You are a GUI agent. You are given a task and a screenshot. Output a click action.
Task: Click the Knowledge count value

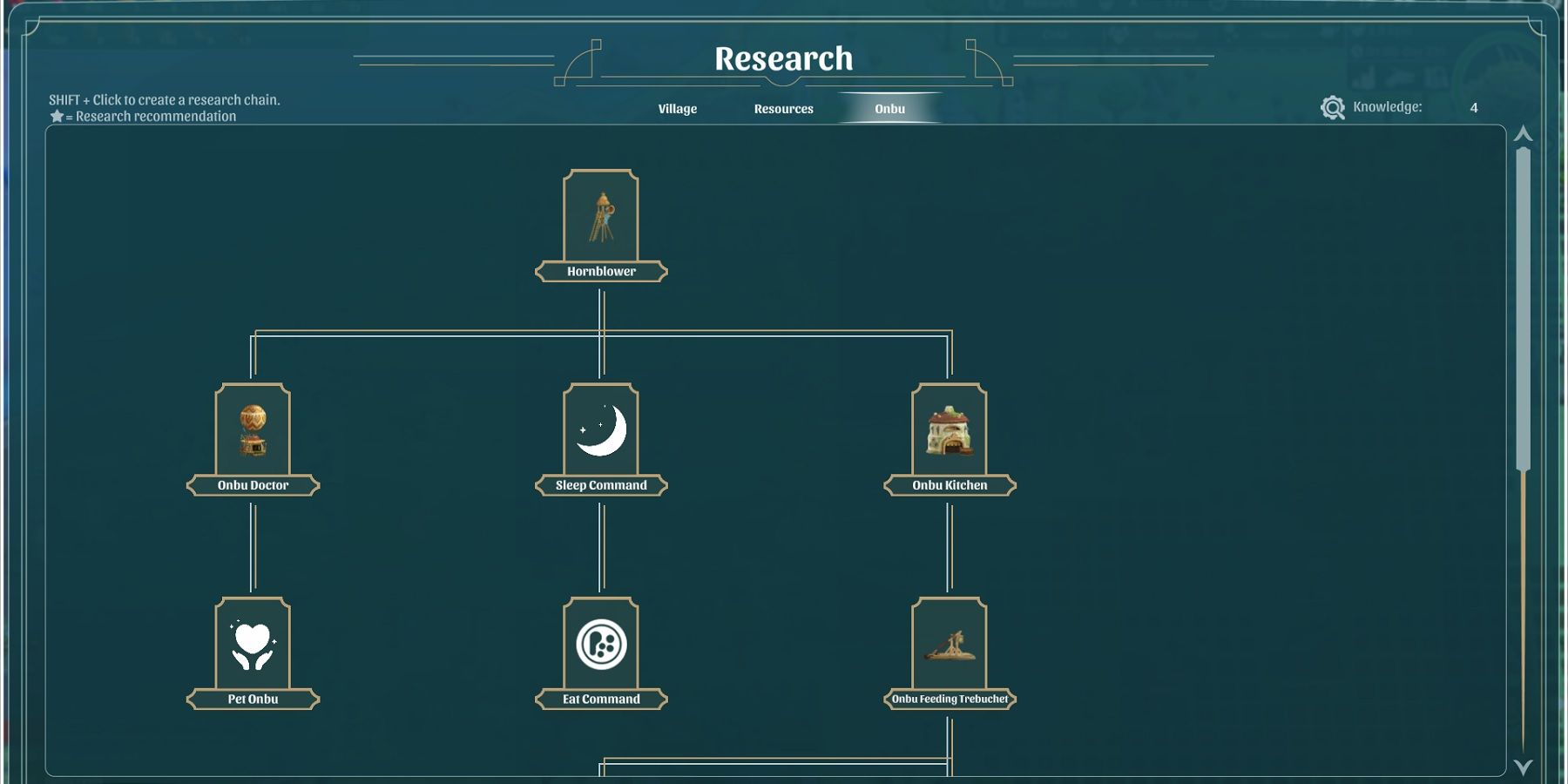[1472, 108]
